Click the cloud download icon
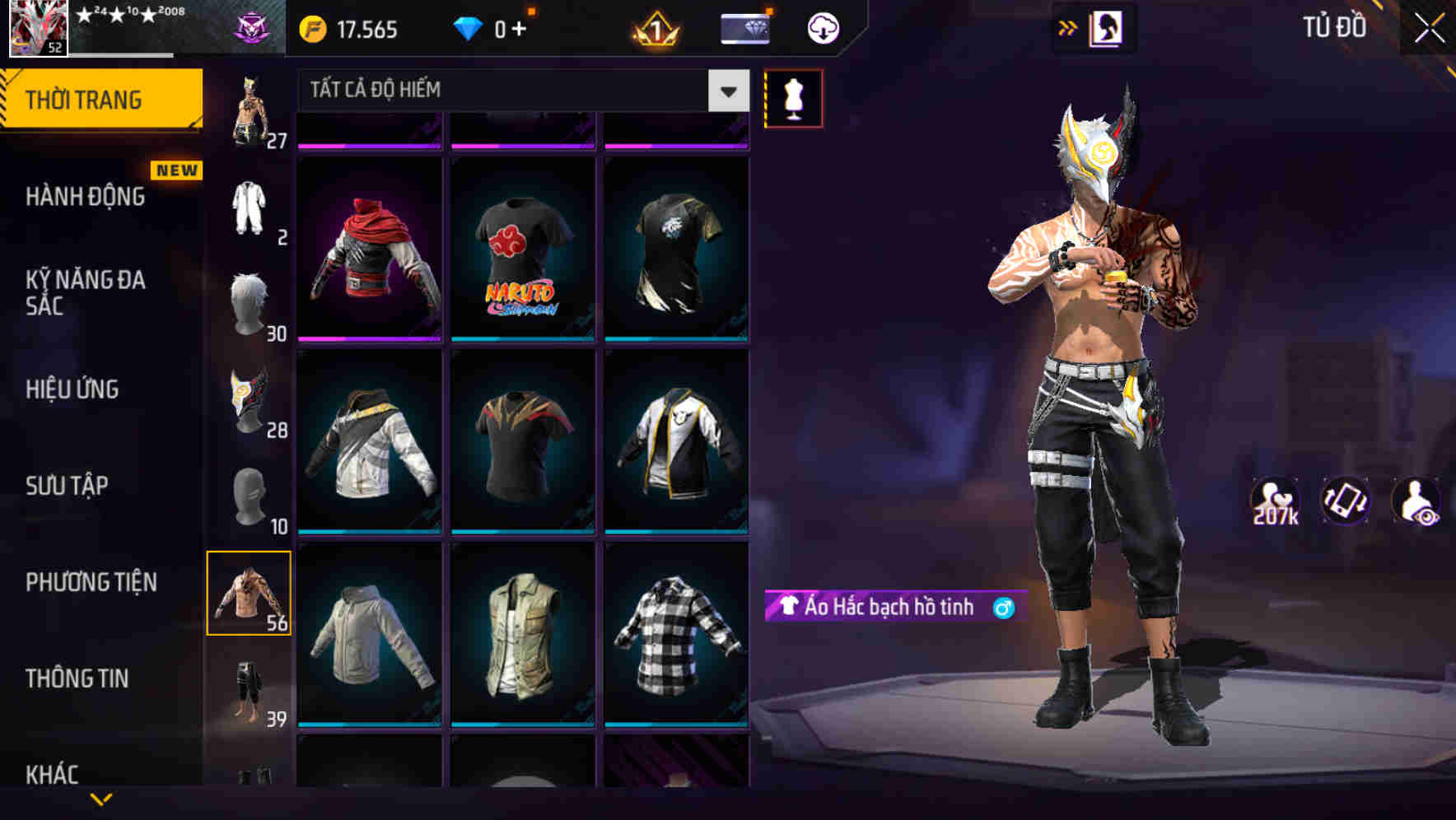Screen dimensions: 1456x820 click(823, 27)
